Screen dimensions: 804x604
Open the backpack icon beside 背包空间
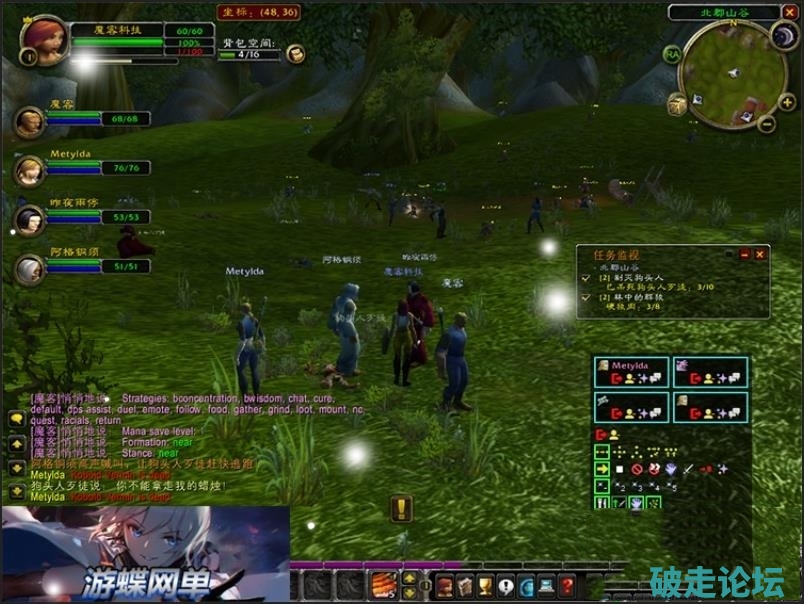click(296, 54)
